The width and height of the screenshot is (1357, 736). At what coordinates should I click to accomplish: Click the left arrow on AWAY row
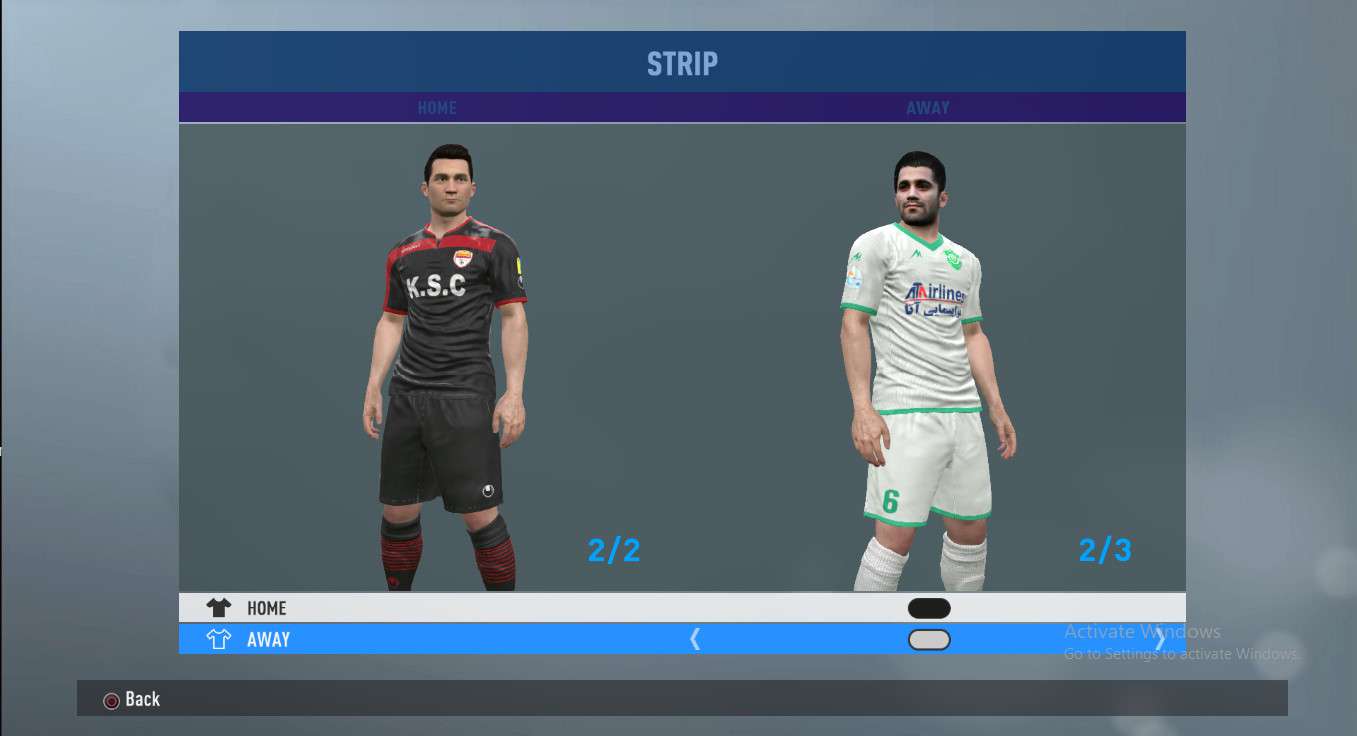(695, 640)
